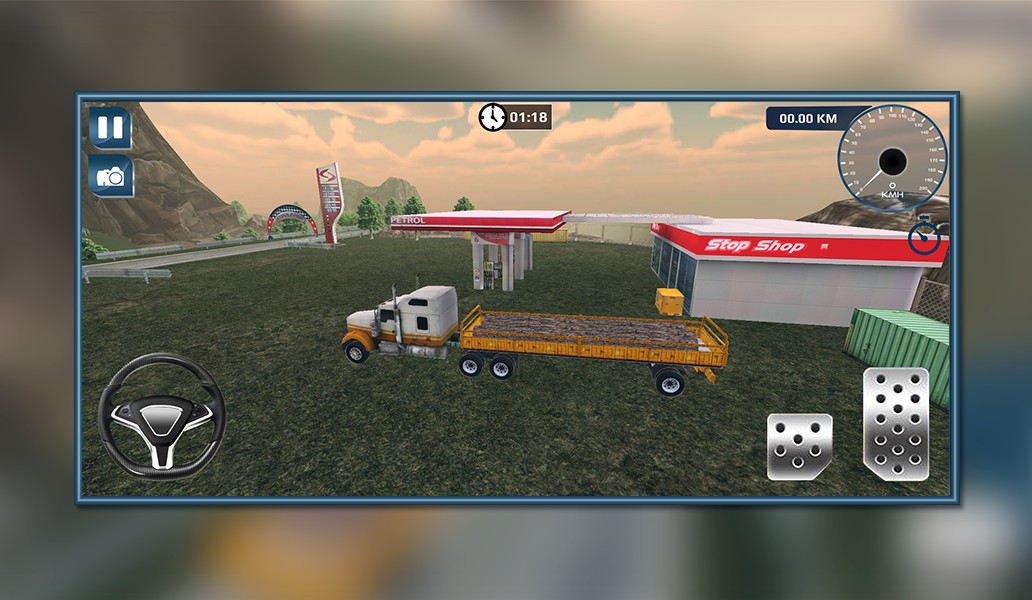Image resolution: width=1032 pixels, height=600 pixels.
Task: Tap the wide brake pedal
Action: [x=799, y=447]
